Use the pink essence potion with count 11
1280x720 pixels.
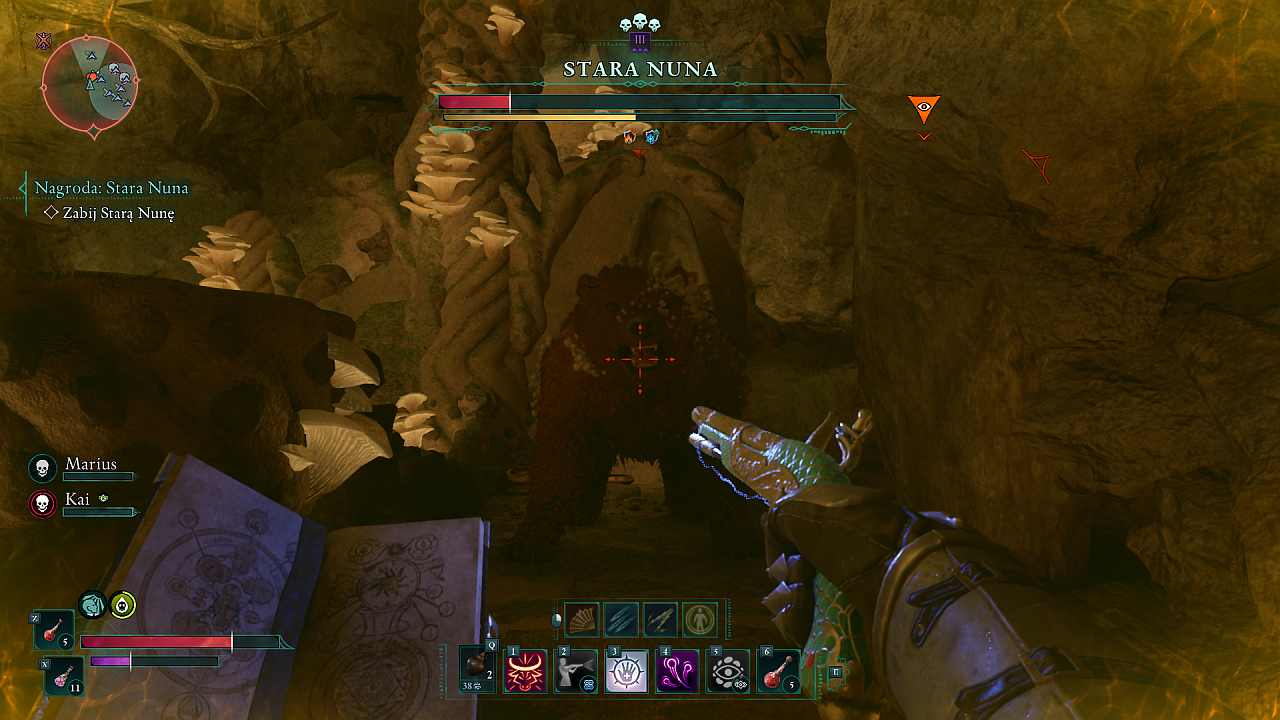(x=64, y=677)
